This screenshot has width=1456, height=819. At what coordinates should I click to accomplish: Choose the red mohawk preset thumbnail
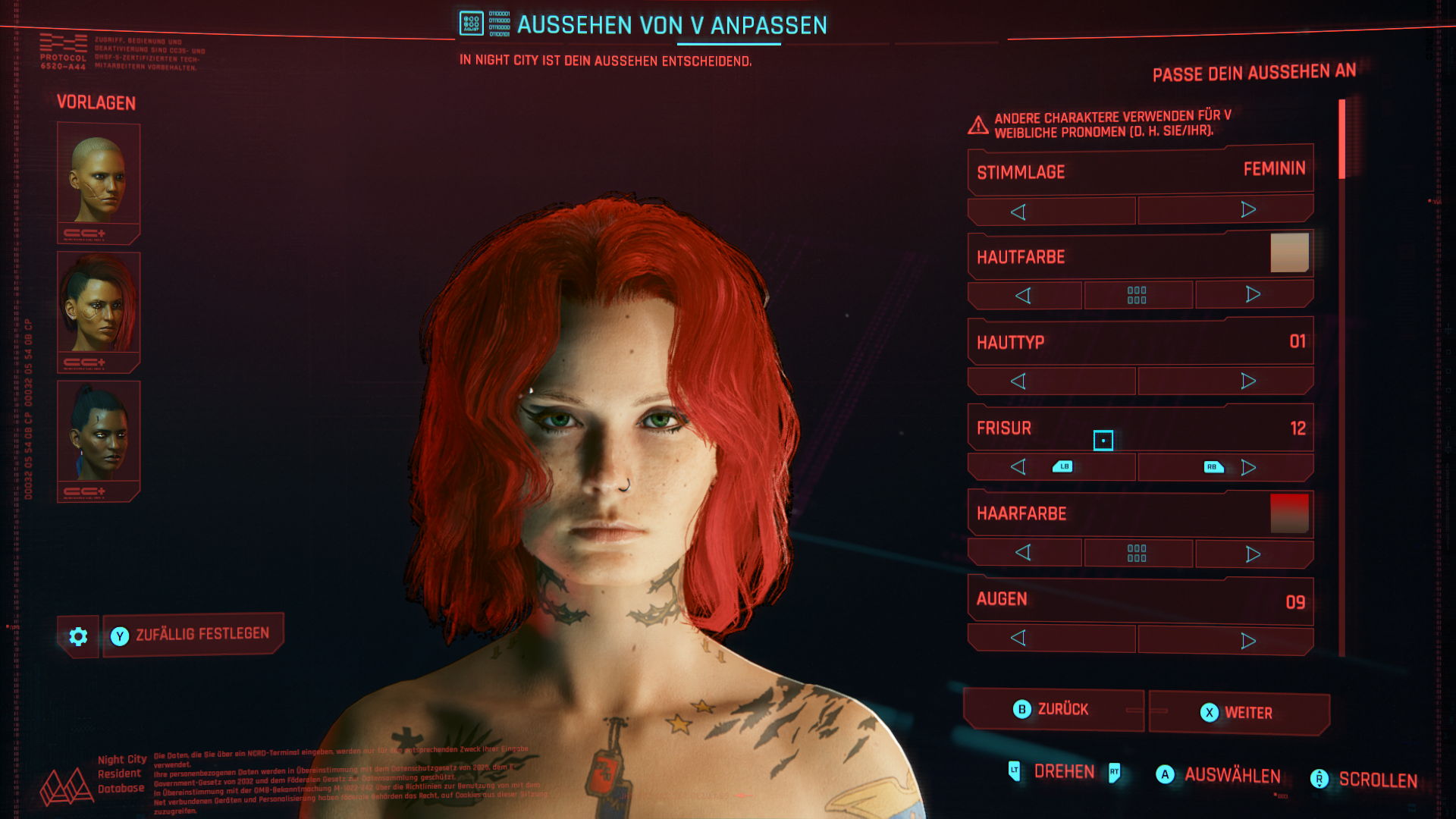(x=99, y=311)
